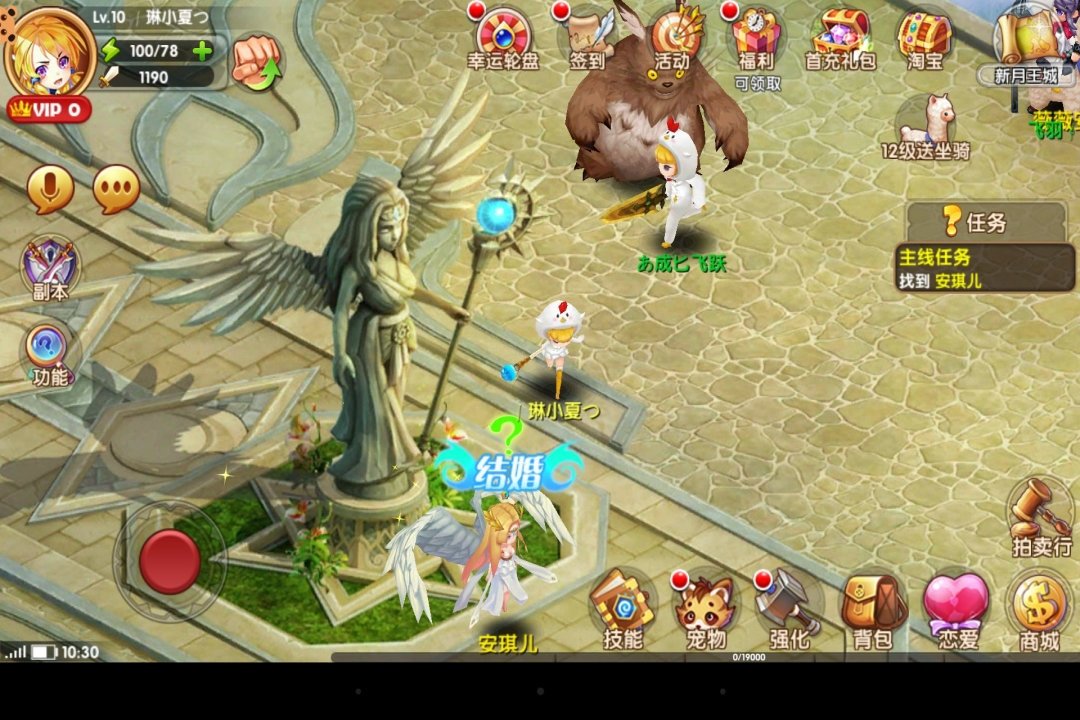Open the 副本 dungeon menu
Viewport: 1080px width, 720px height.
[51, 270]
